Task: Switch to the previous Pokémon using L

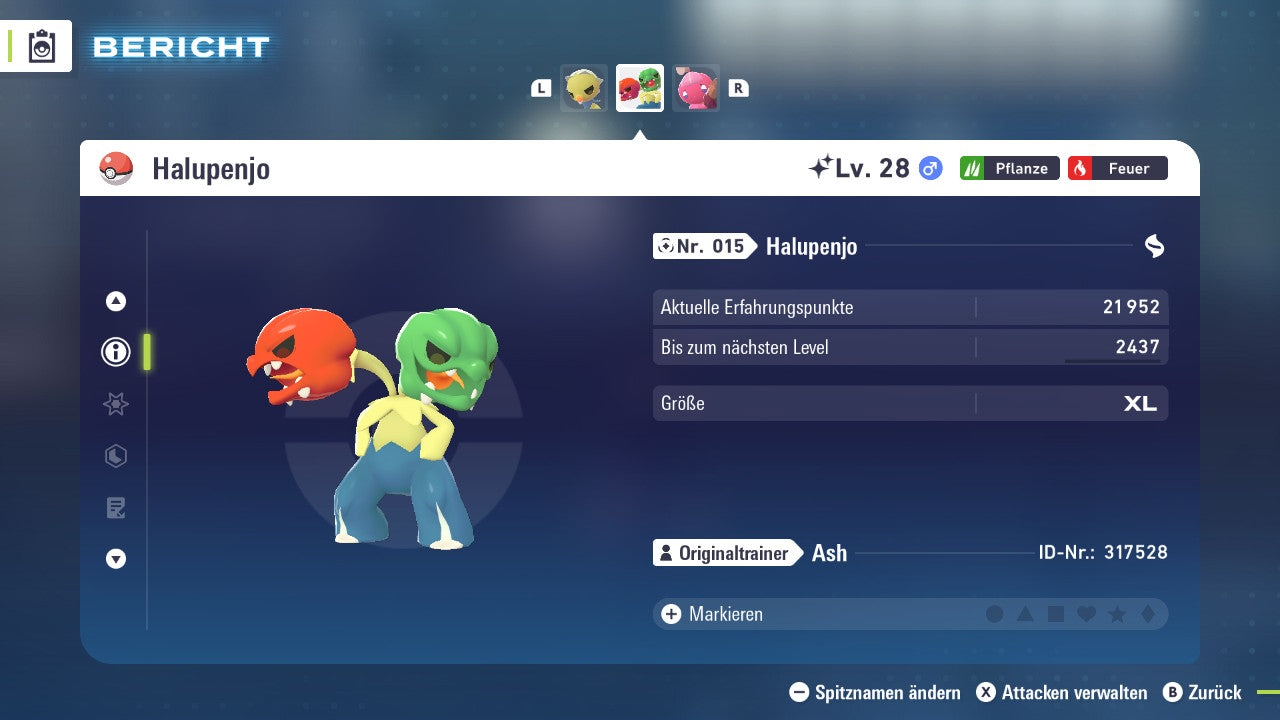Action: tap(540, 88)
